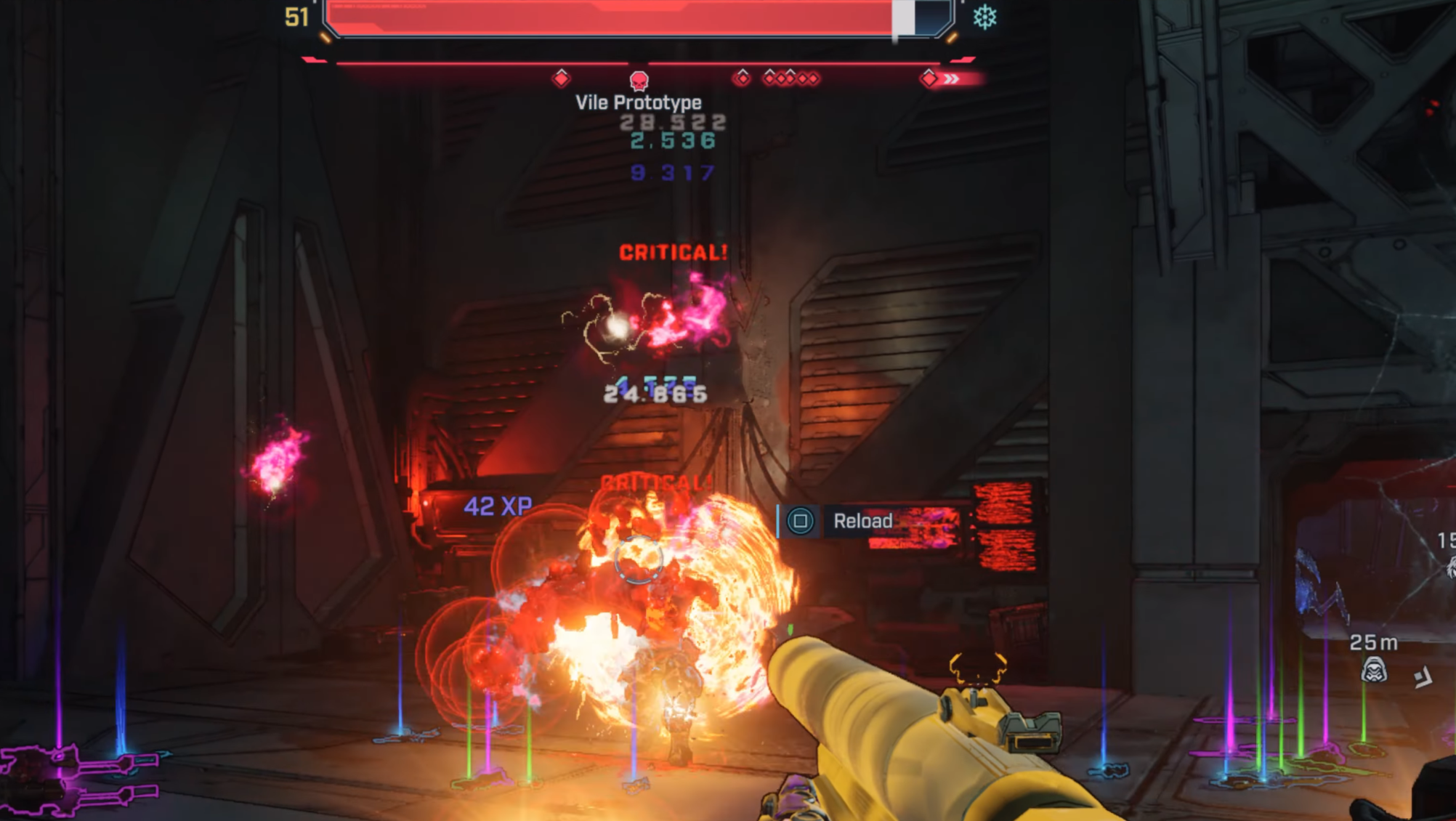Click the double-arrow marker at the compass end
This screenshot has width=1456, height=821.
pos(951,78)
